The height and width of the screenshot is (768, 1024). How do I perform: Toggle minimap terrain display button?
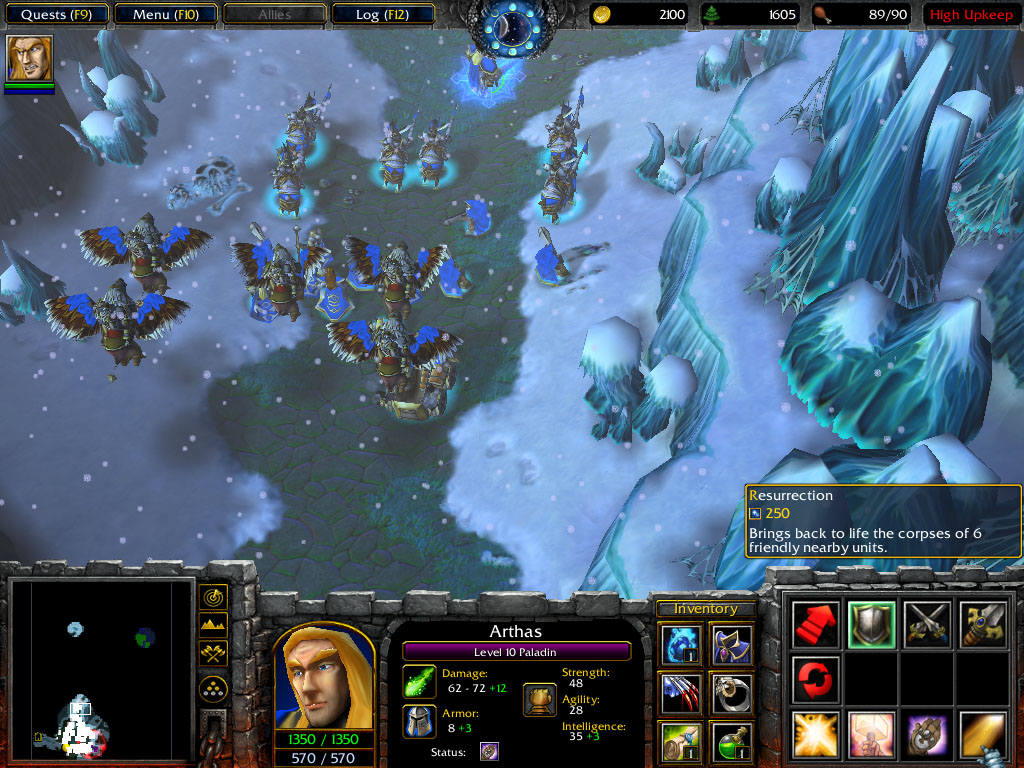coord(213,626)
